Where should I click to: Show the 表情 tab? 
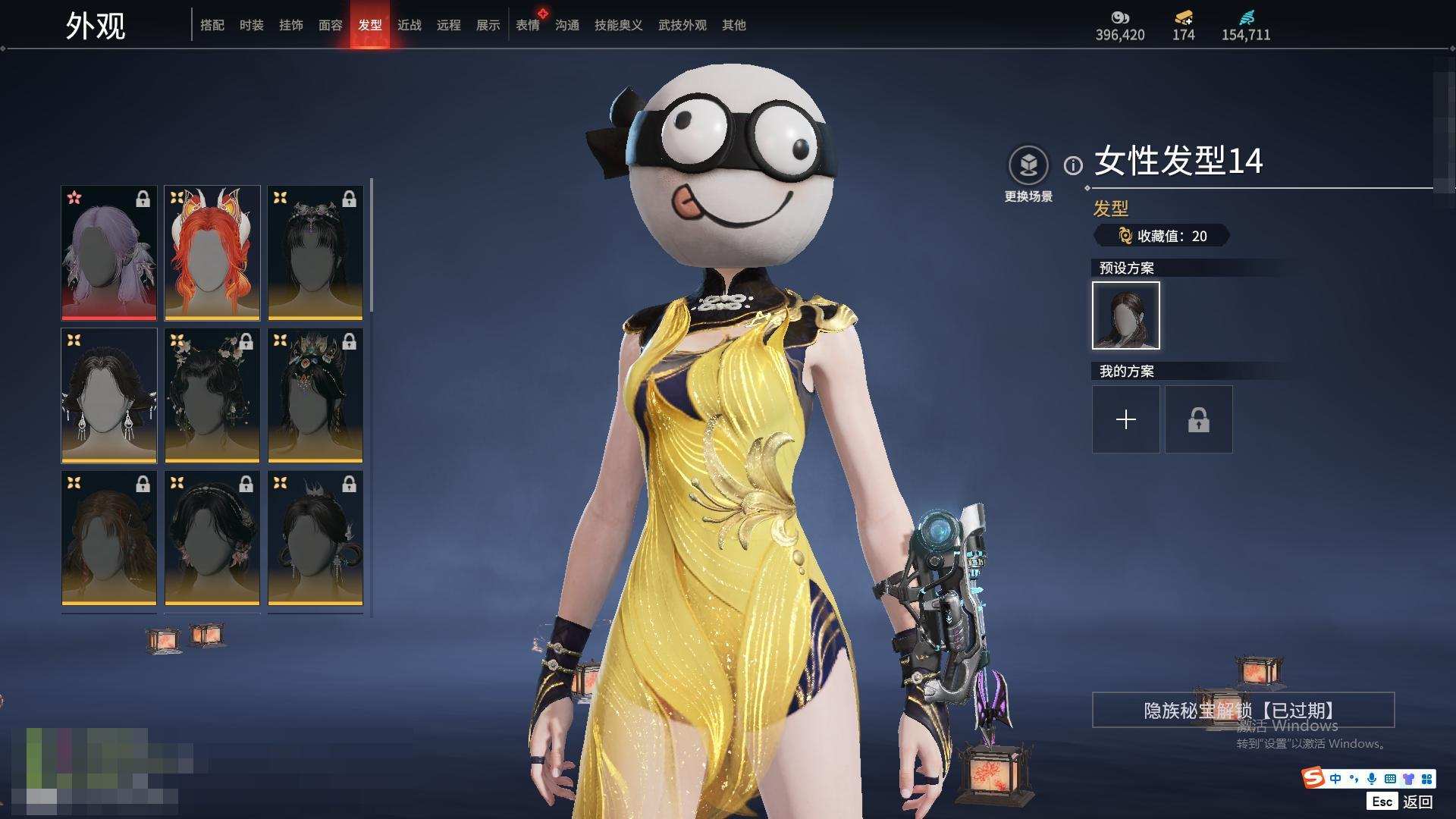pyautogui.click(x=527, y=25)
